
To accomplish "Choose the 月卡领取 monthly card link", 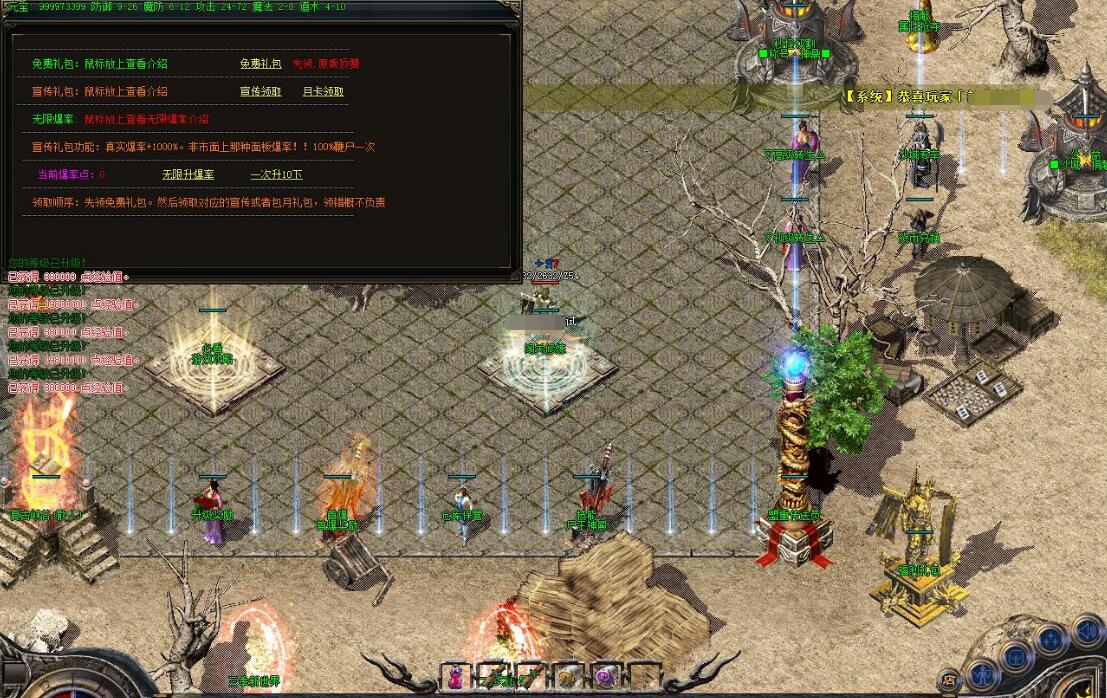I will coord(323,92).
